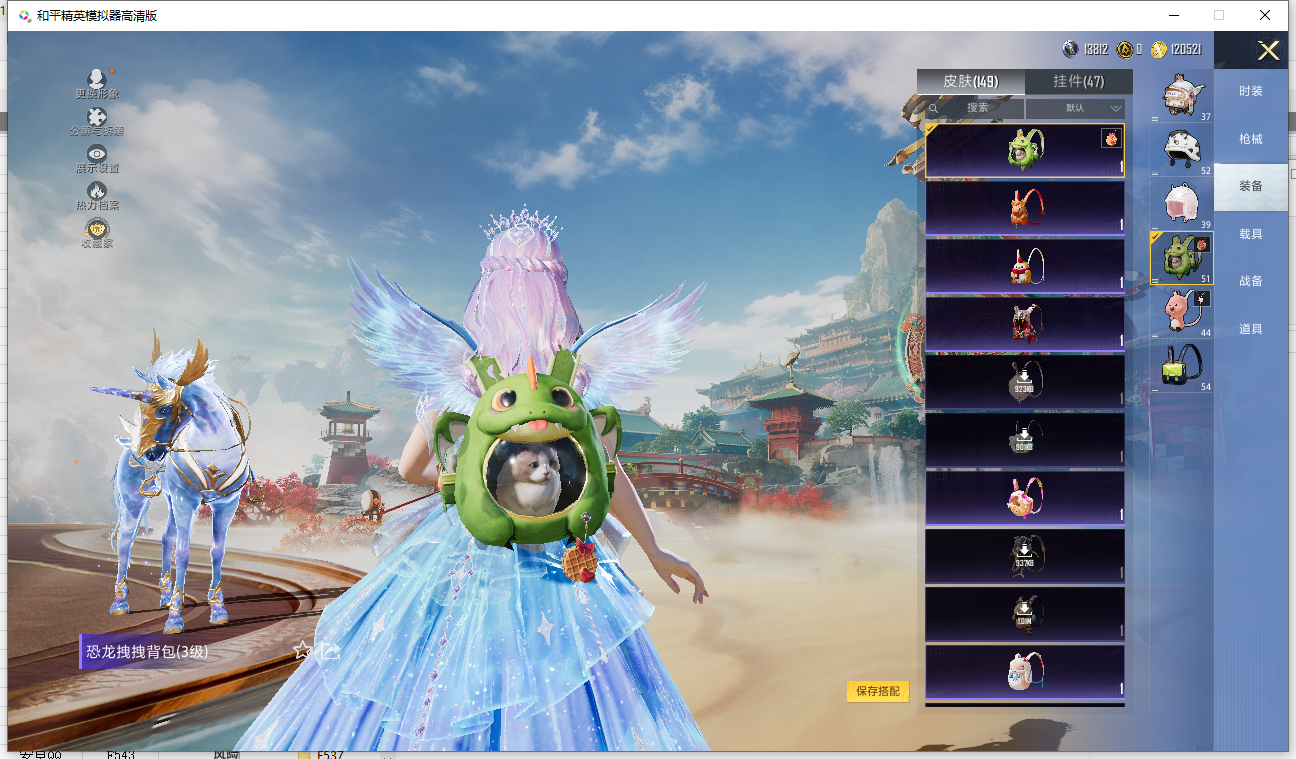Switch to the 道具 items category
1296x759 pixels.
(x=1250, y=329)
